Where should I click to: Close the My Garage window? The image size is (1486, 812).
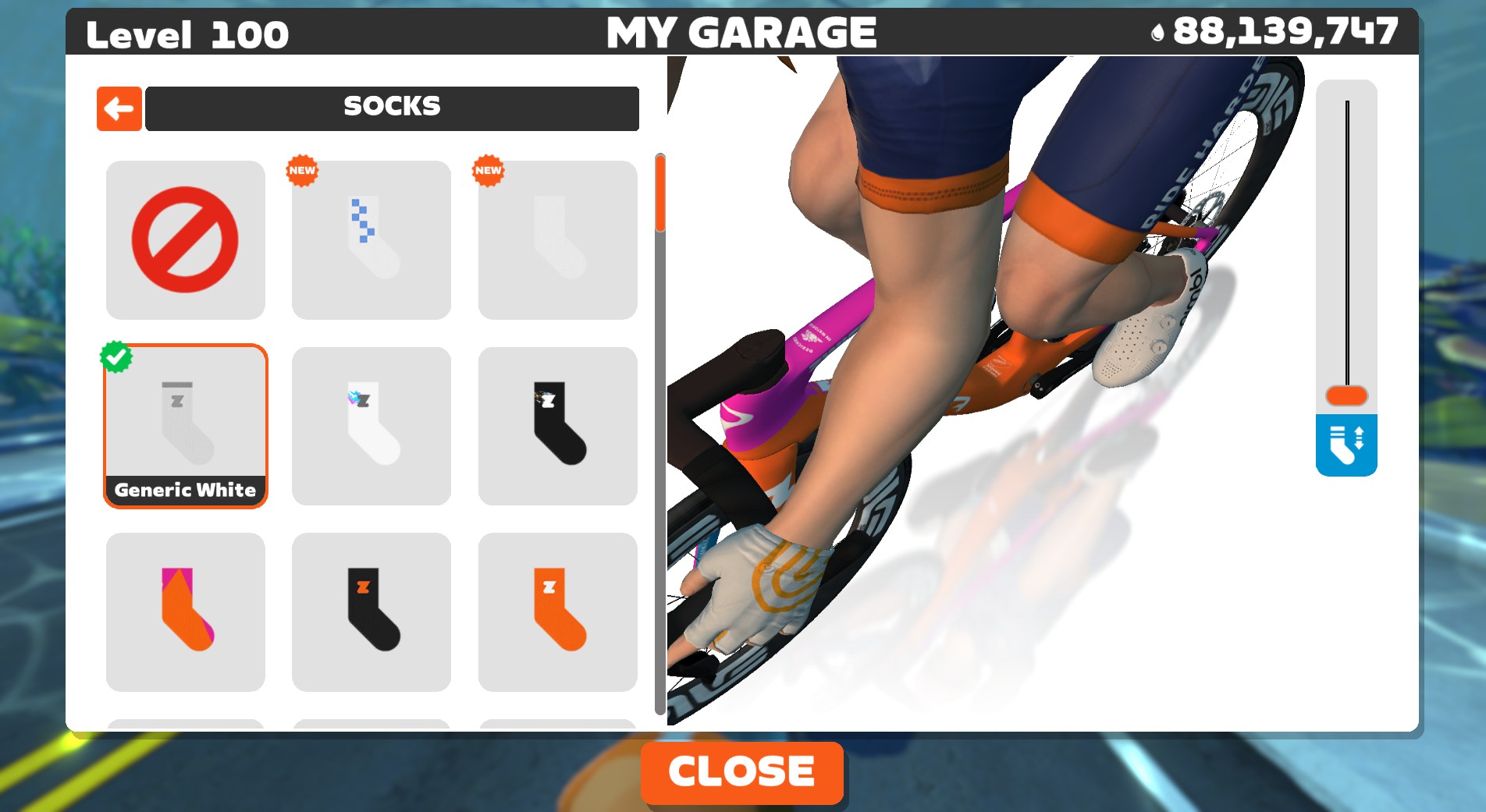[x=741, y=772]
